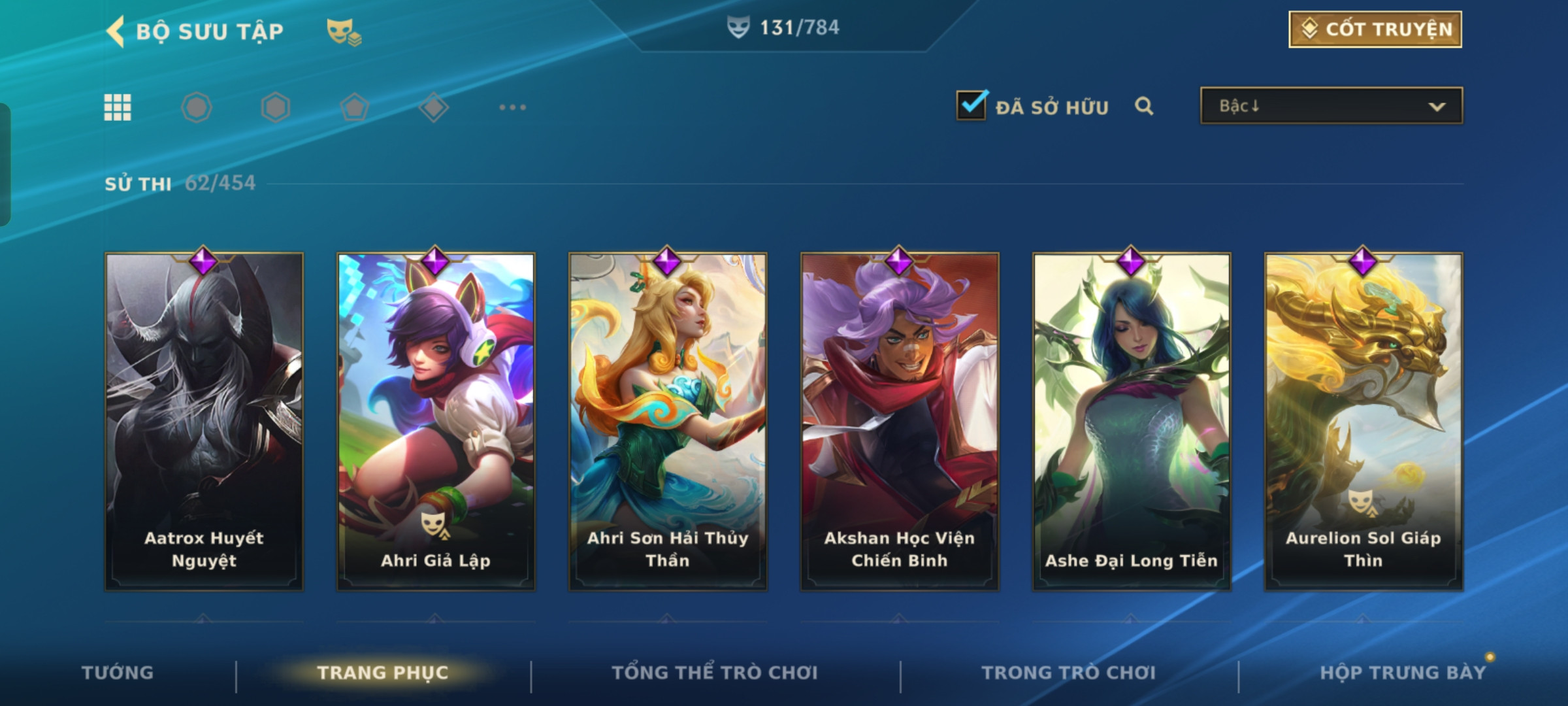Viewport: 1568px width, 706px height.
Task: Show more rarity filters with ellipsis
Action: pos(512,107)
